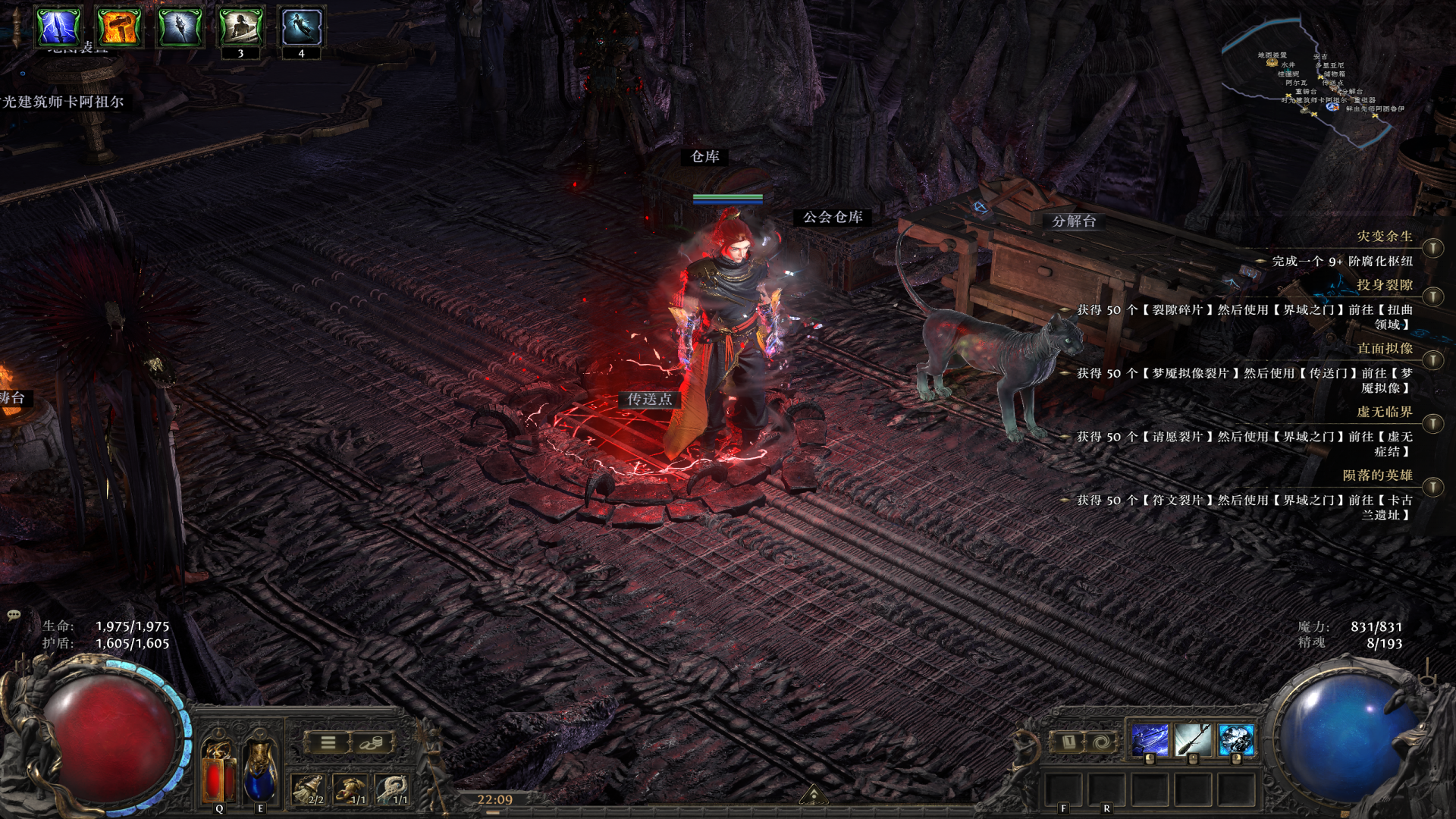Screen dimensions: 1456x819
Task: Toggle the 直面拟像 quest tracker button
Action: point(1432,360)
